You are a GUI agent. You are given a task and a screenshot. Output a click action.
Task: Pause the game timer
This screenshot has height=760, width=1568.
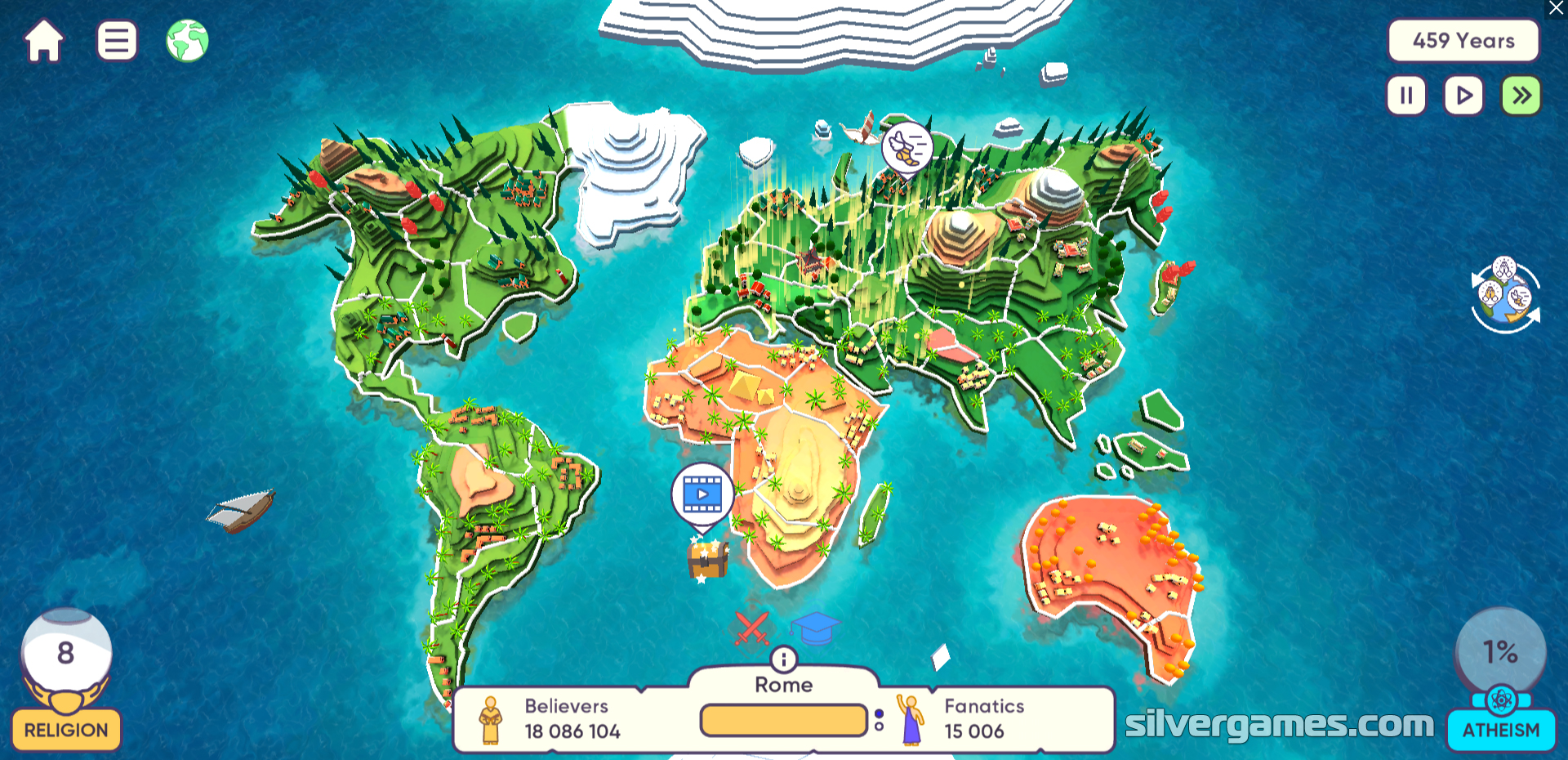(1406, 96)
